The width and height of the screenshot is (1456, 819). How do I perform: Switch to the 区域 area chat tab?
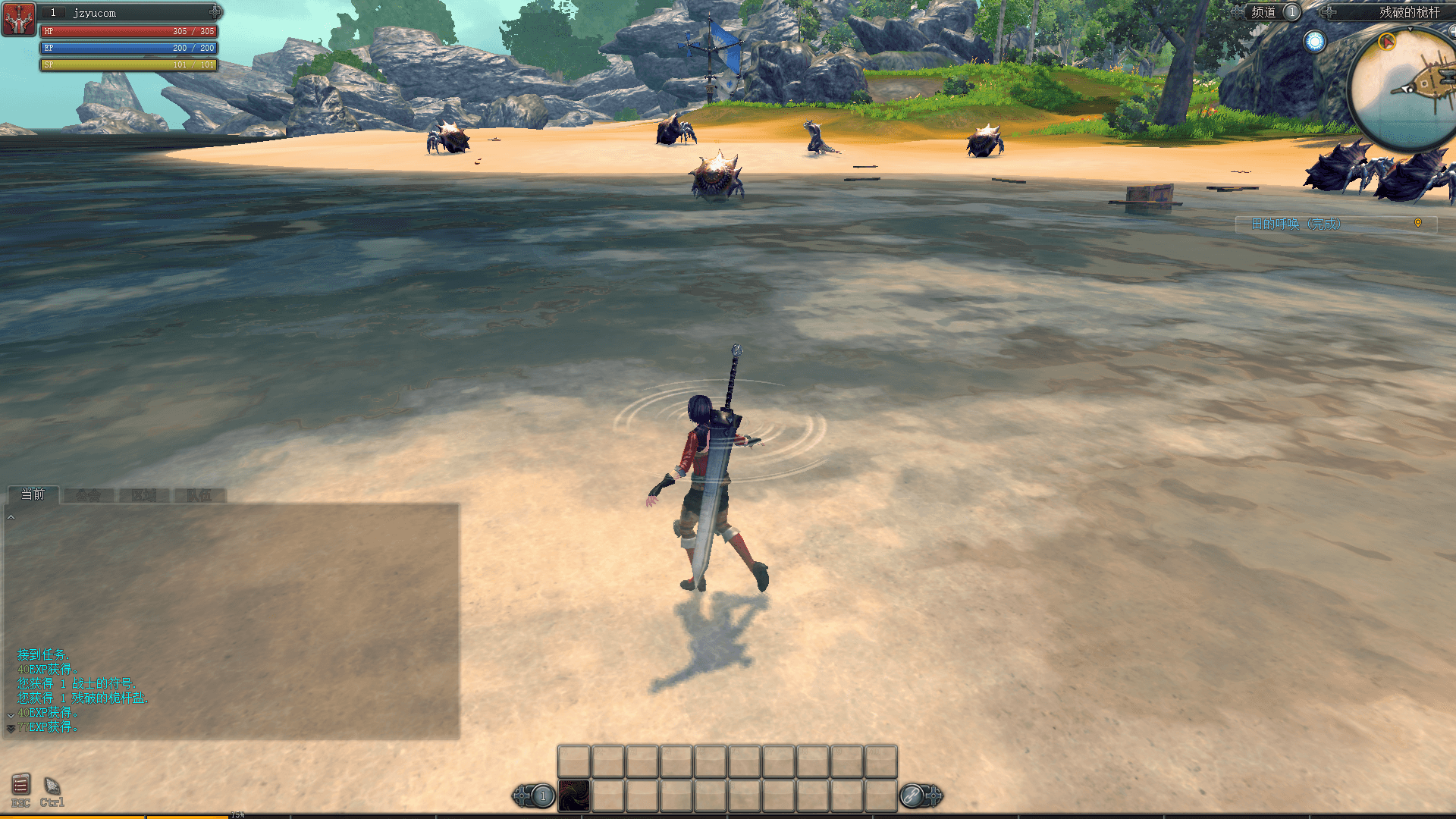143,495
